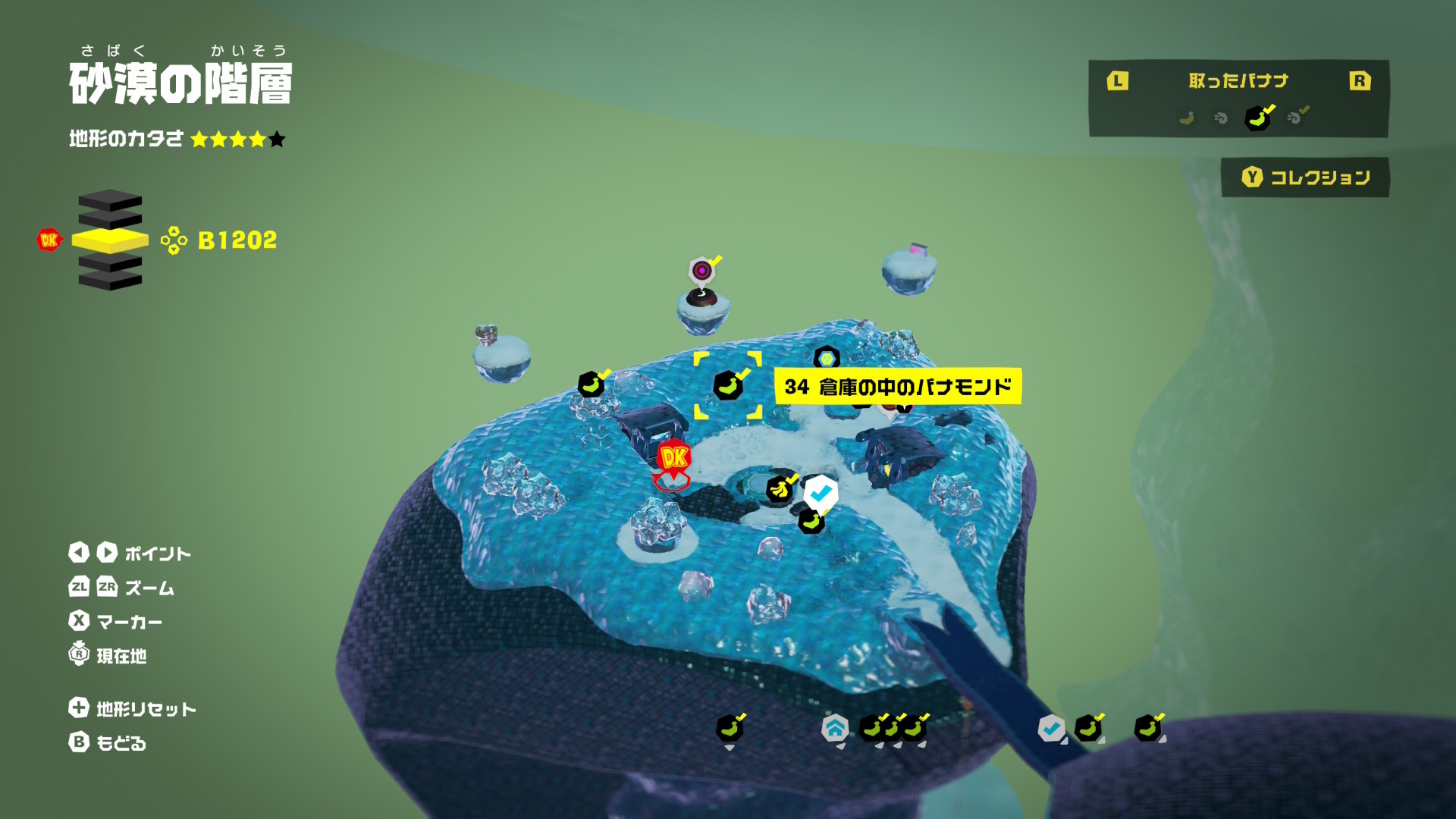The height and width of the screenshot is (819, 1456).
Task: Click the 34 倉庫の中のバナモンド label
Action: pyautogui.click(x=897, y=387)
